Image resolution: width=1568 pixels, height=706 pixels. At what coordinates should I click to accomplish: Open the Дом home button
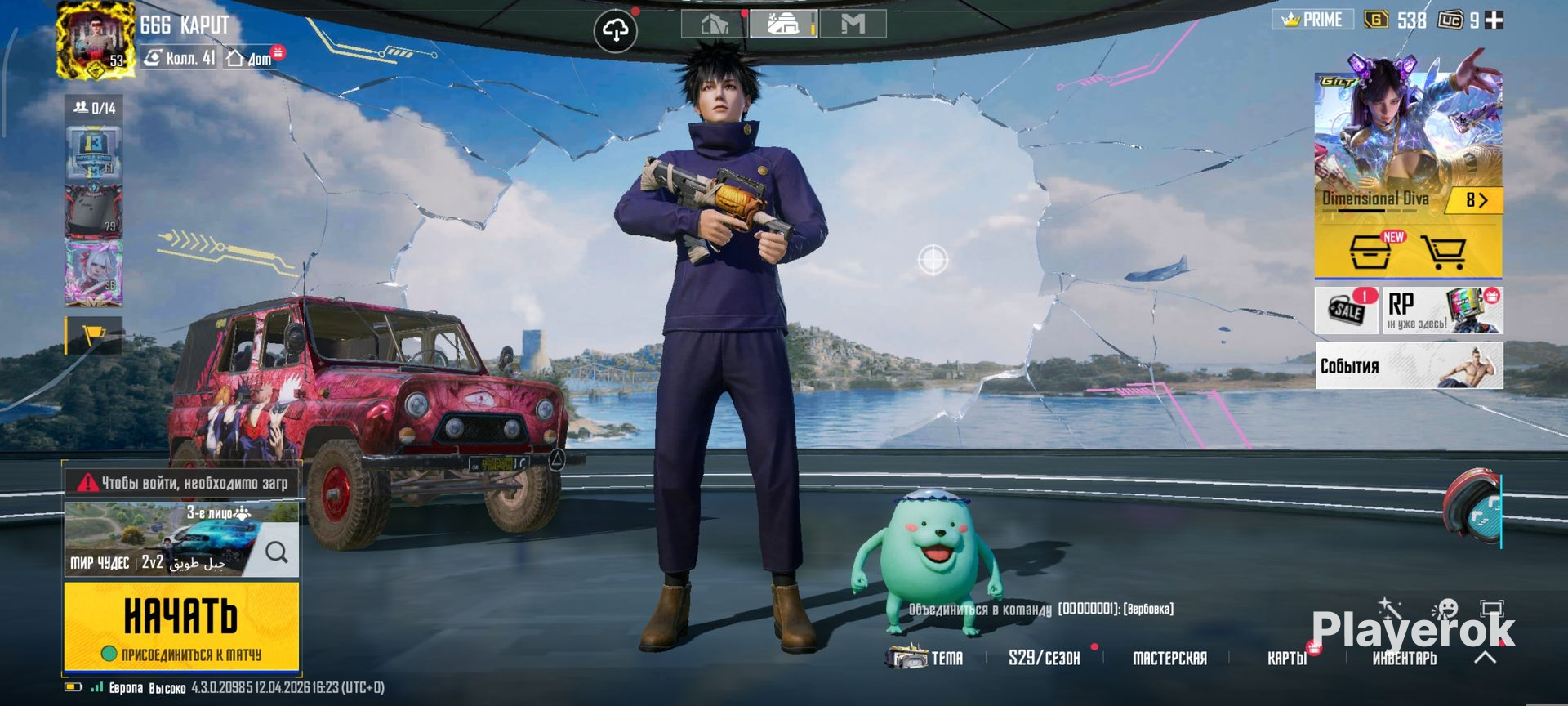click(x=250, y=58)
